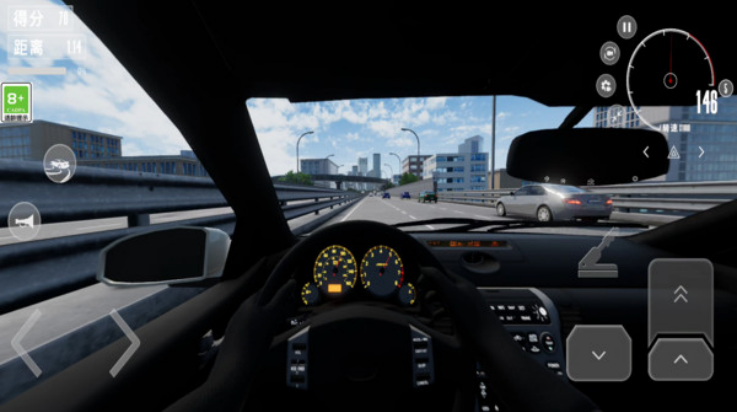Tap the round icon beside the speed readout
Screen dimensions: 737x412
(x=725, y=88)
